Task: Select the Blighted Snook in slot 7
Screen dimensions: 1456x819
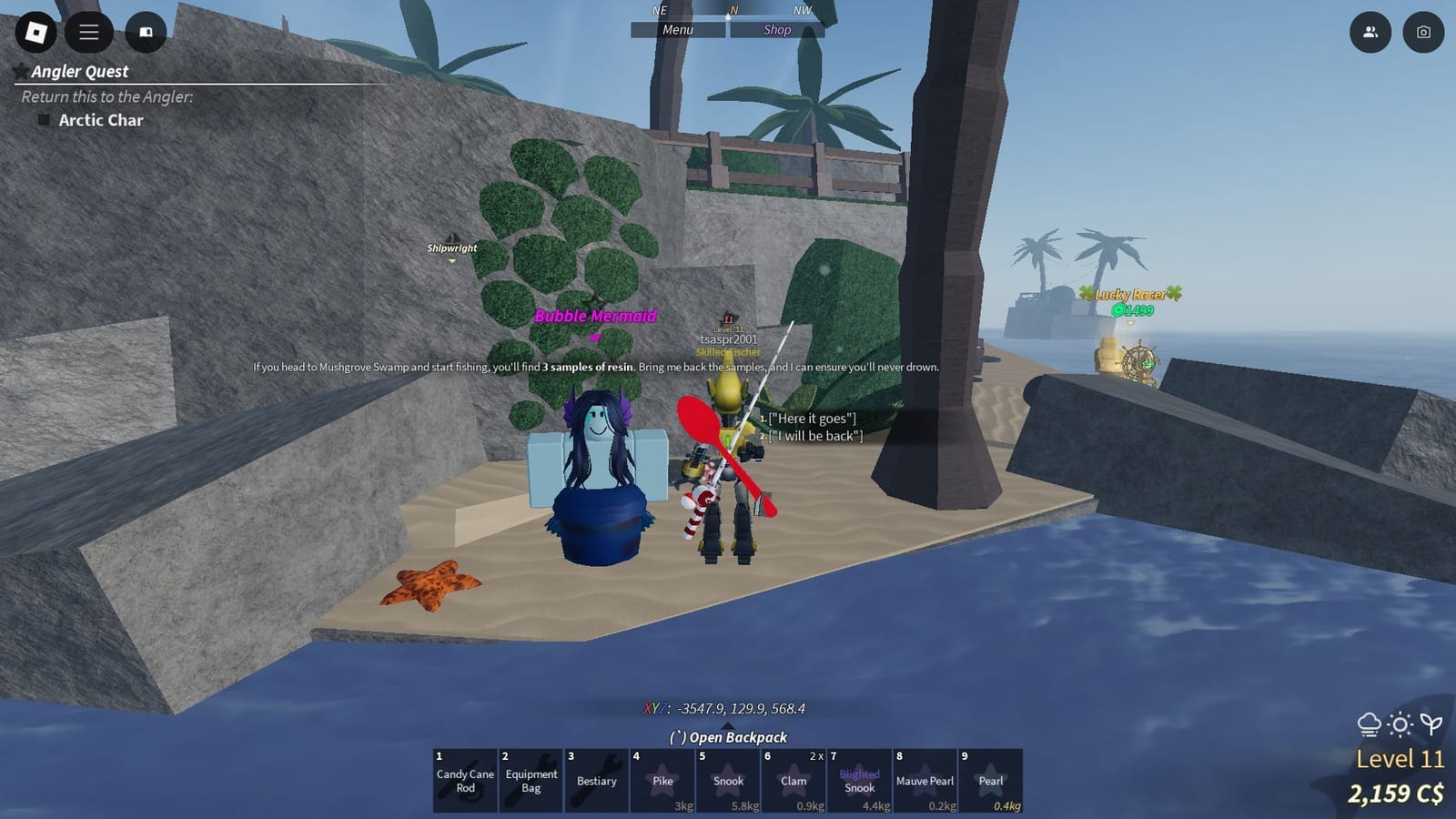Action: (x=859, y=781)
